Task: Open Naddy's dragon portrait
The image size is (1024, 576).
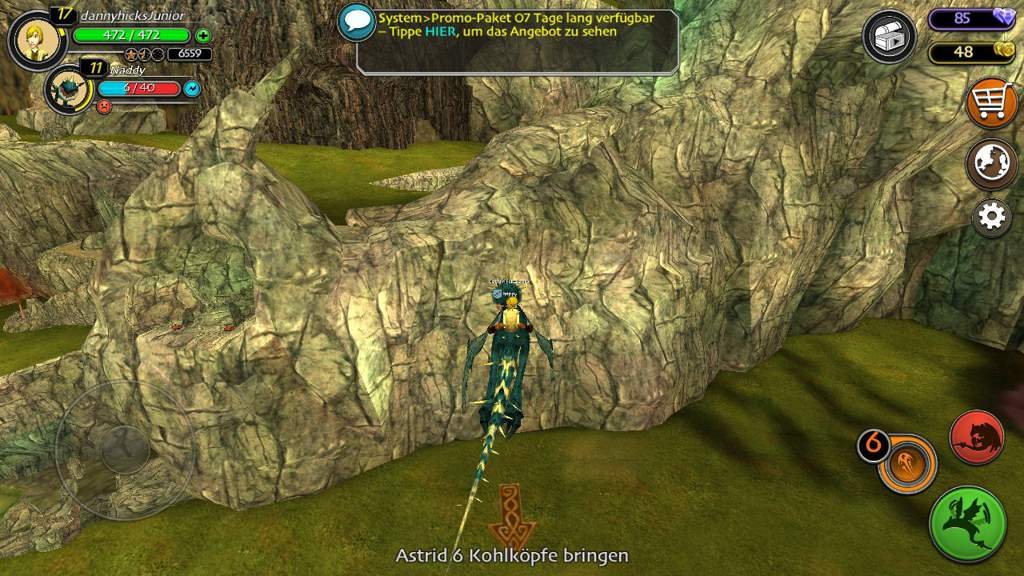Action: tap(68, 90)
